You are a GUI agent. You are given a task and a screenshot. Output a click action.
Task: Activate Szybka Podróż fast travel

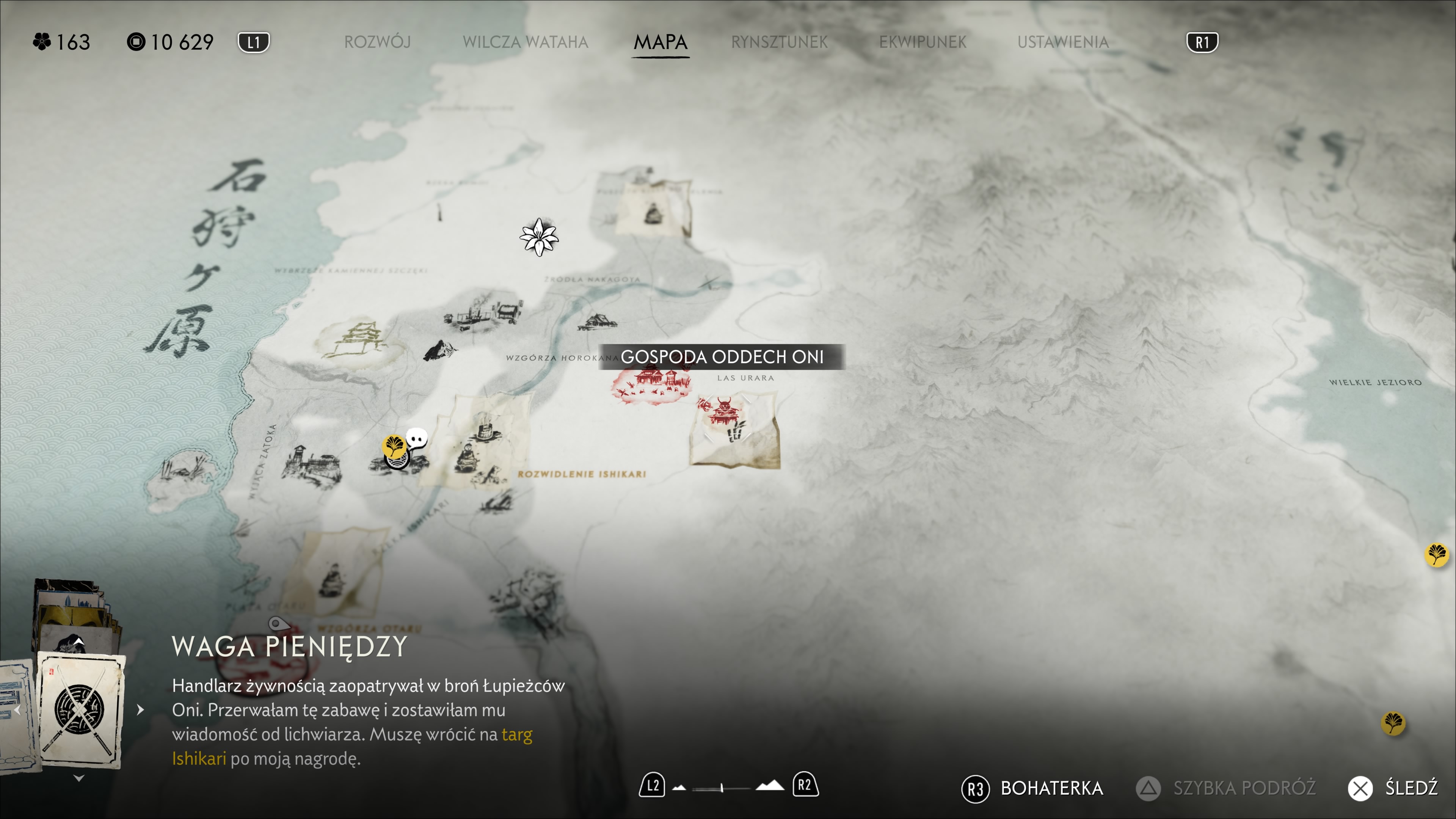[x=1227, y=788]
